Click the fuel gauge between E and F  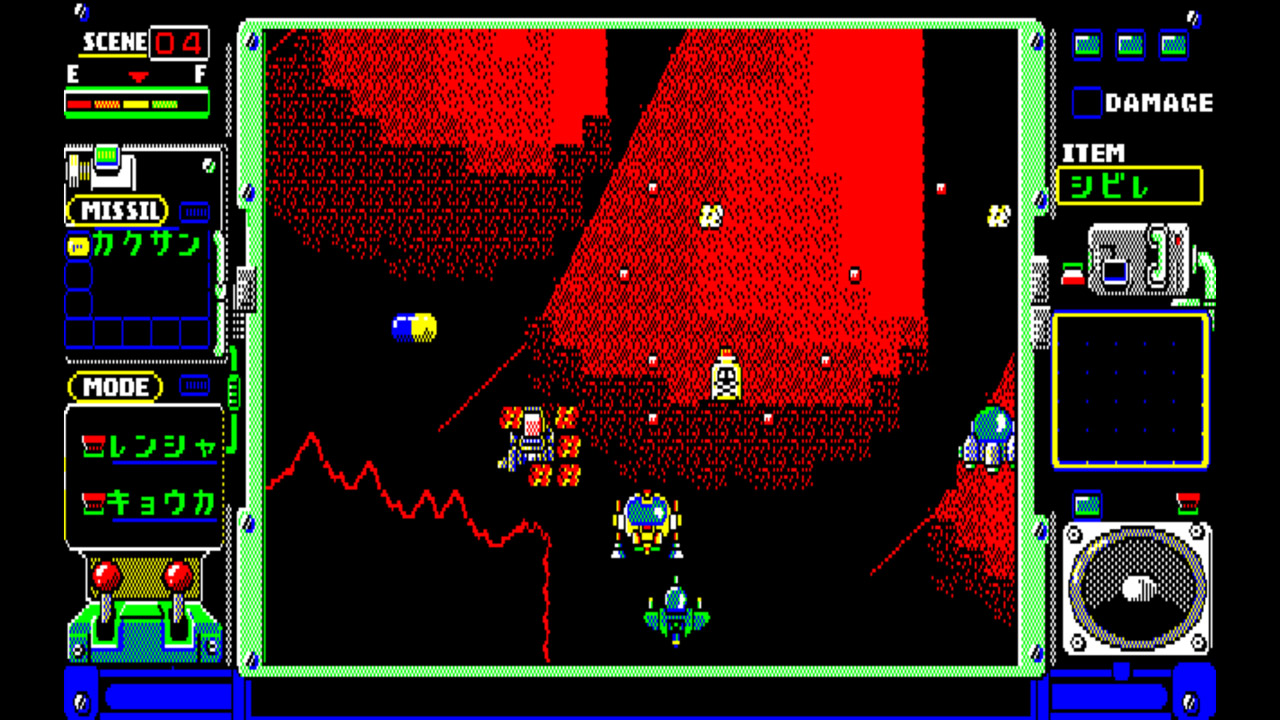(x=136, y=99)
